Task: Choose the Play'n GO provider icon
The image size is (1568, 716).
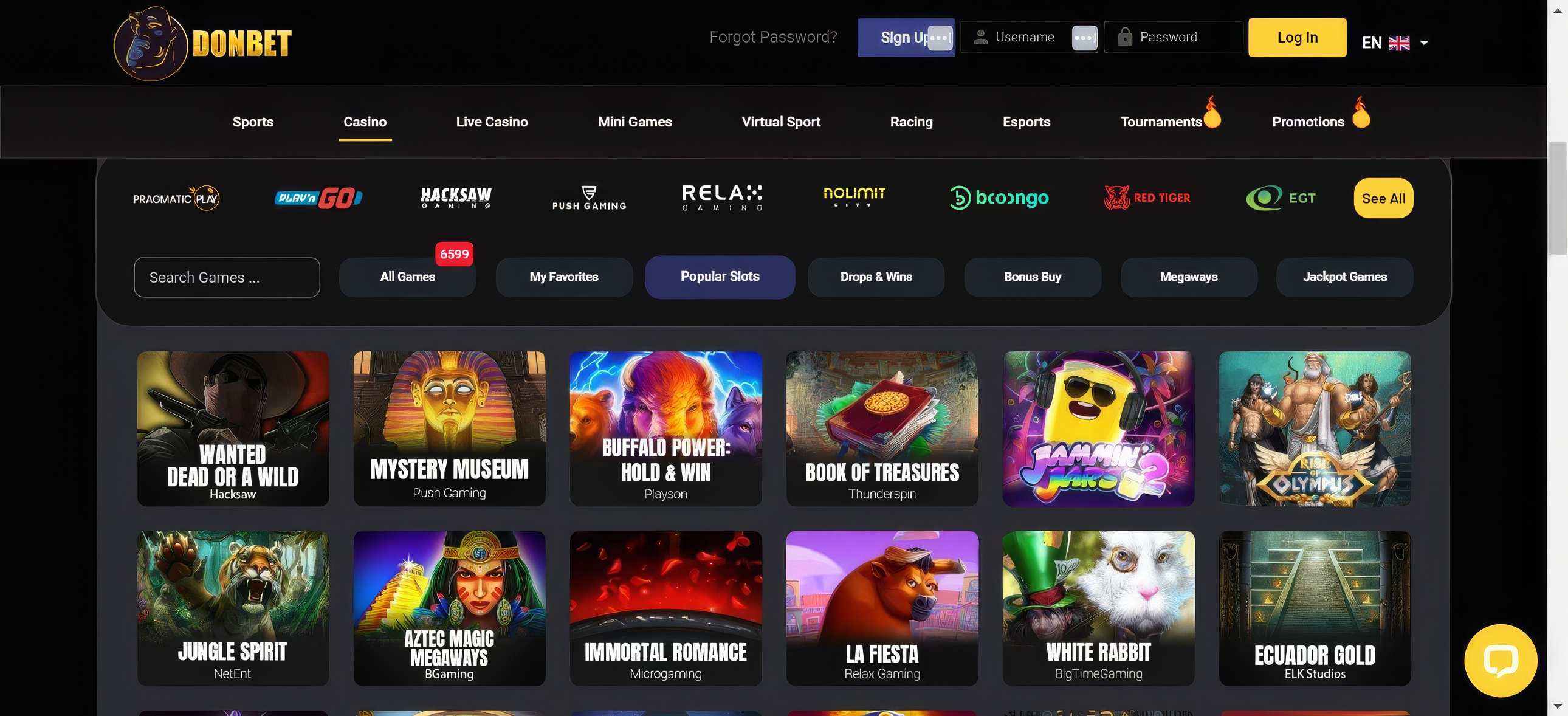Action: 318,198
